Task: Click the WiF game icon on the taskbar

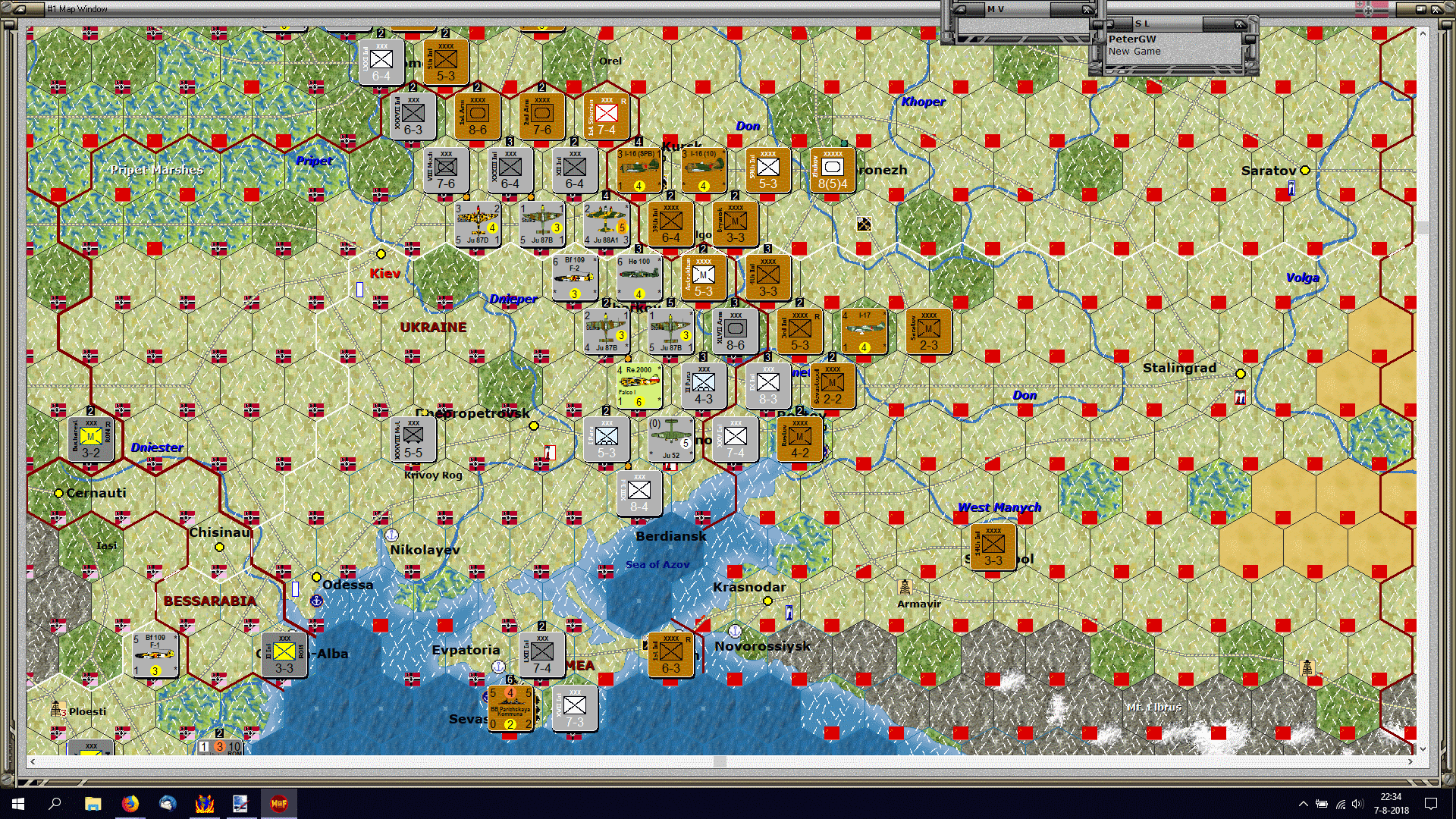Action: pos(279,803)
